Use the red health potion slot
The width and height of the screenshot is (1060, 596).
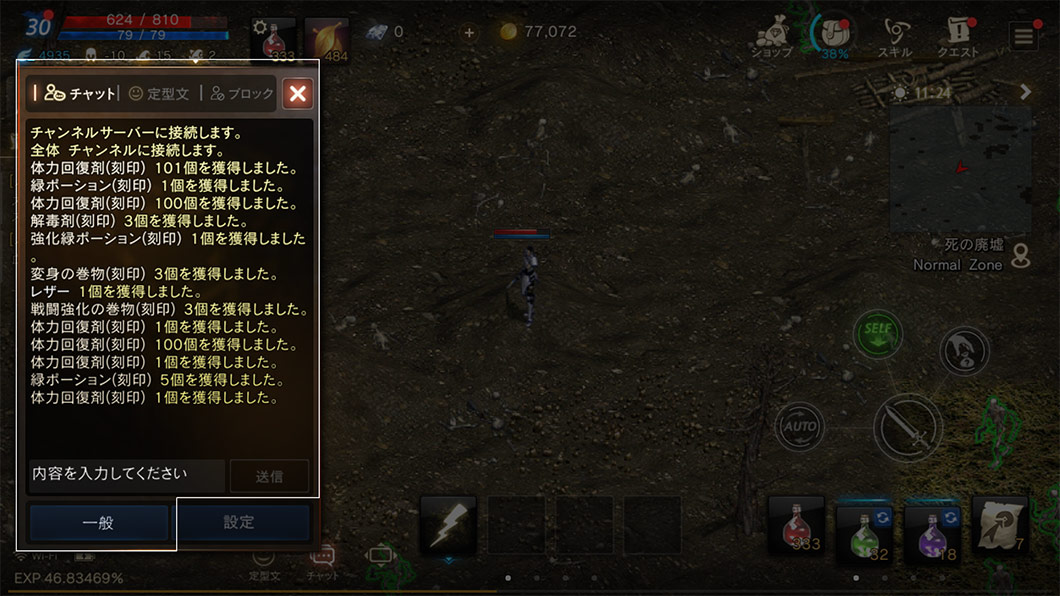pos(796,525)
